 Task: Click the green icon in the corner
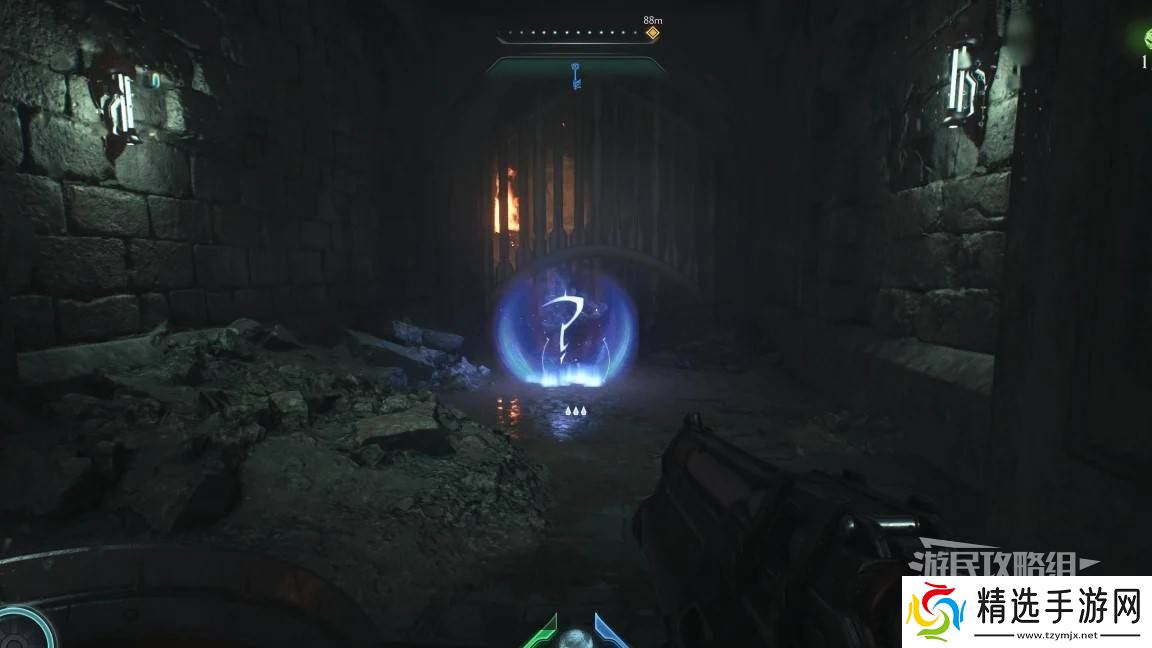[1146, 40]
